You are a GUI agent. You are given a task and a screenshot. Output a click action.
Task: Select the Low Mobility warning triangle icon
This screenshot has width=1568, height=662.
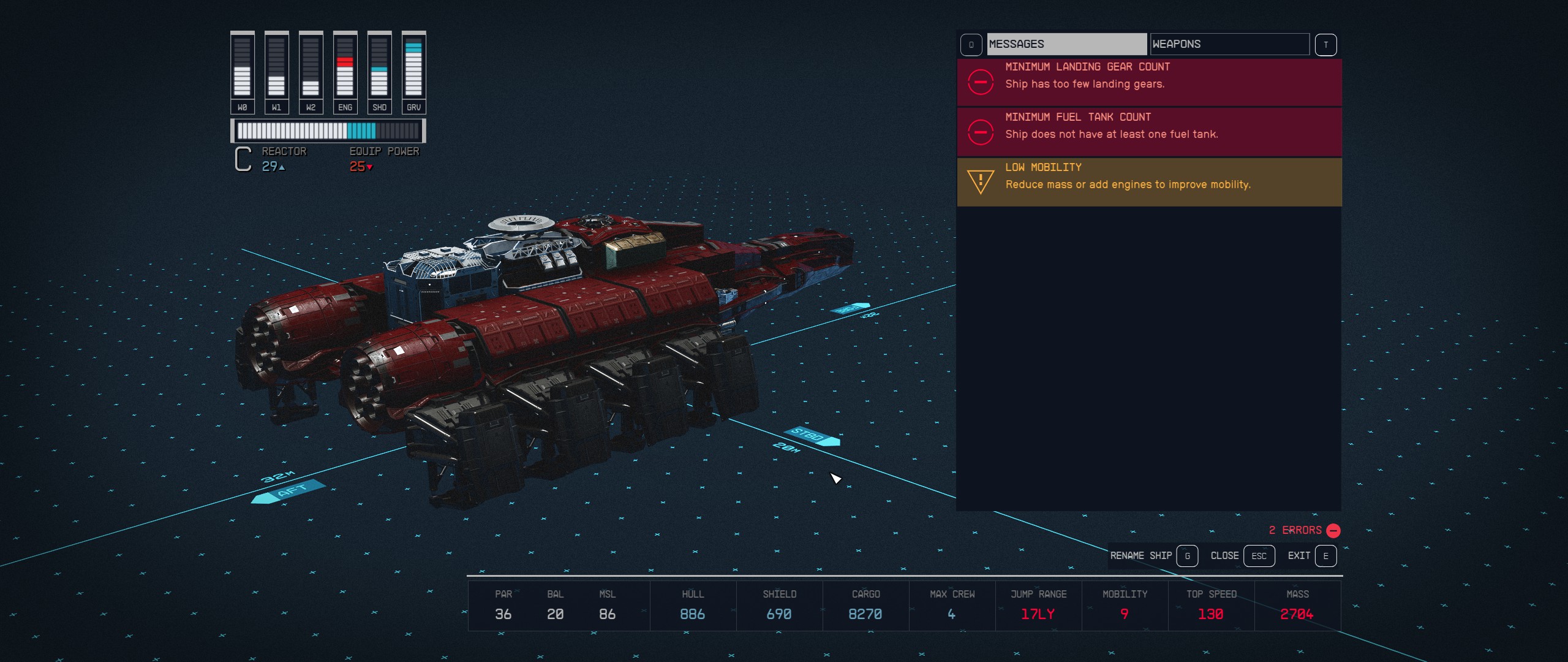(x=981, y=181)
